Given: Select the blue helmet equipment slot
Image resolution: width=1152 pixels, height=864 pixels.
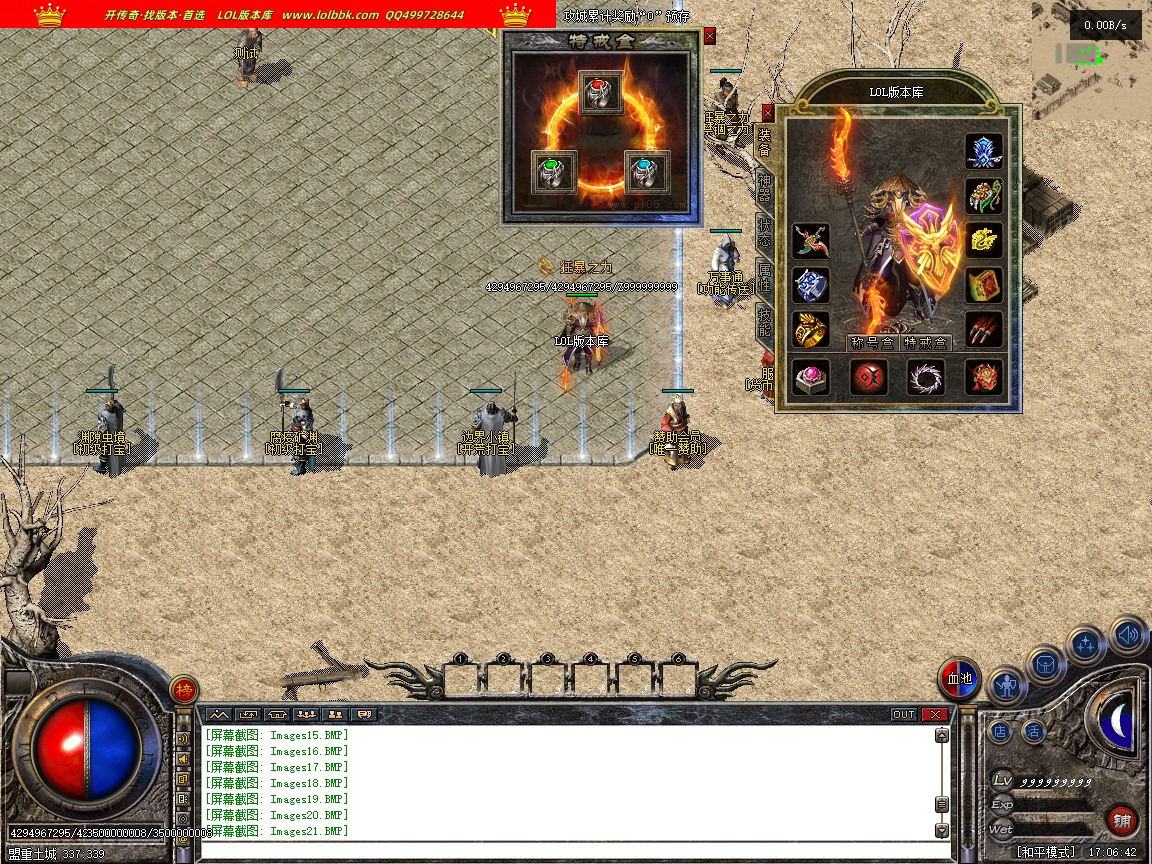Looking at the screenshot, I should pos(984,151).
